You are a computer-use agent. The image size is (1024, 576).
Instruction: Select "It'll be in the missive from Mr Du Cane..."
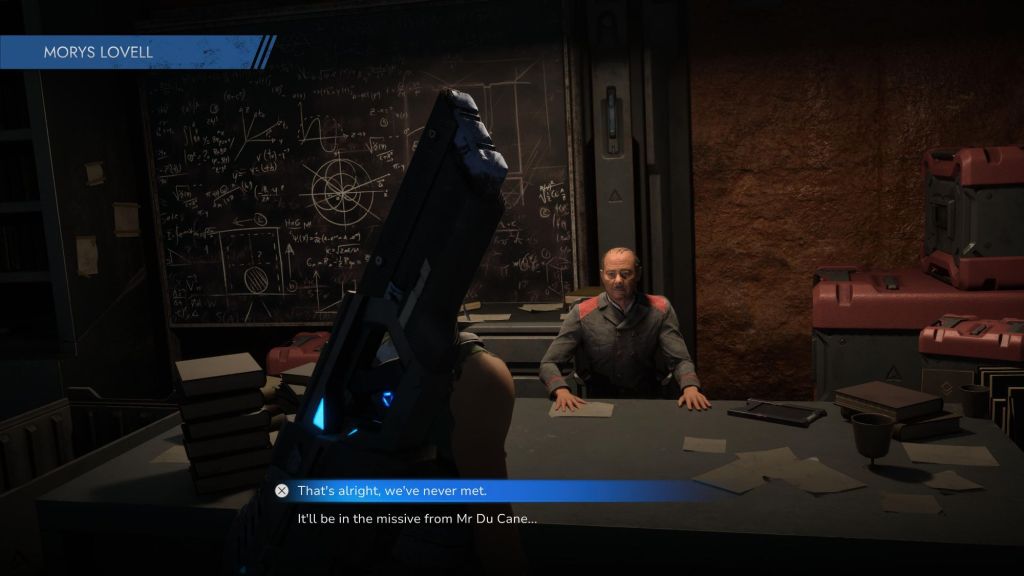[x=417, y=519]
